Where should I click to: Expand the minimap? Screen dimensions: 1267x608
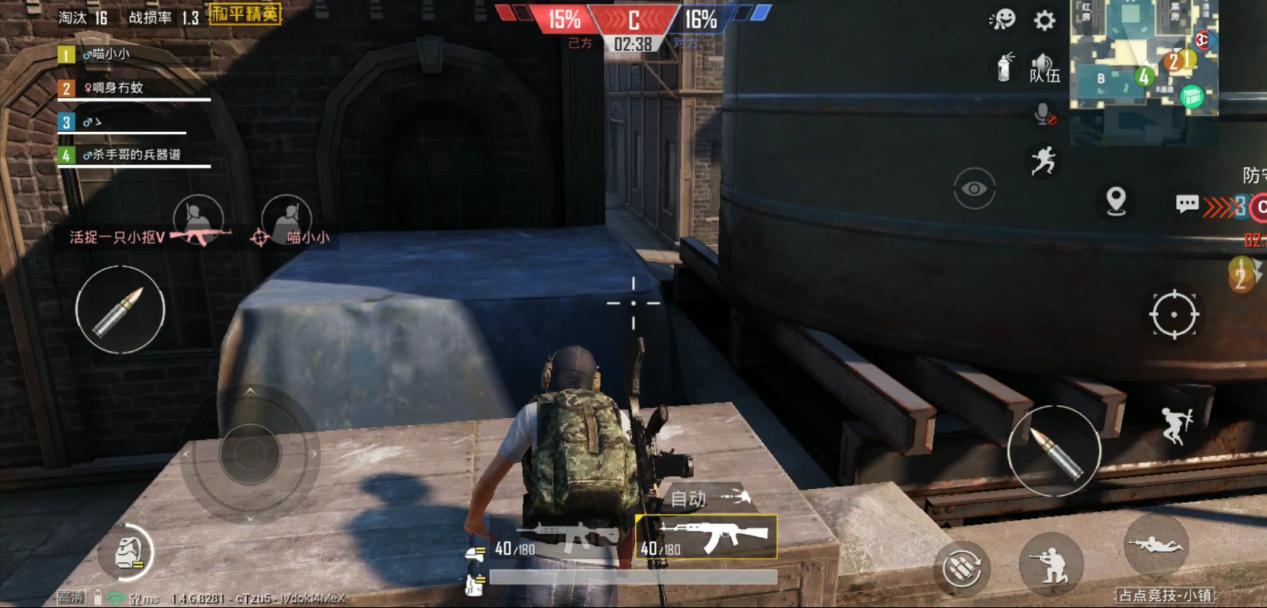click(x=1144, y=55)
